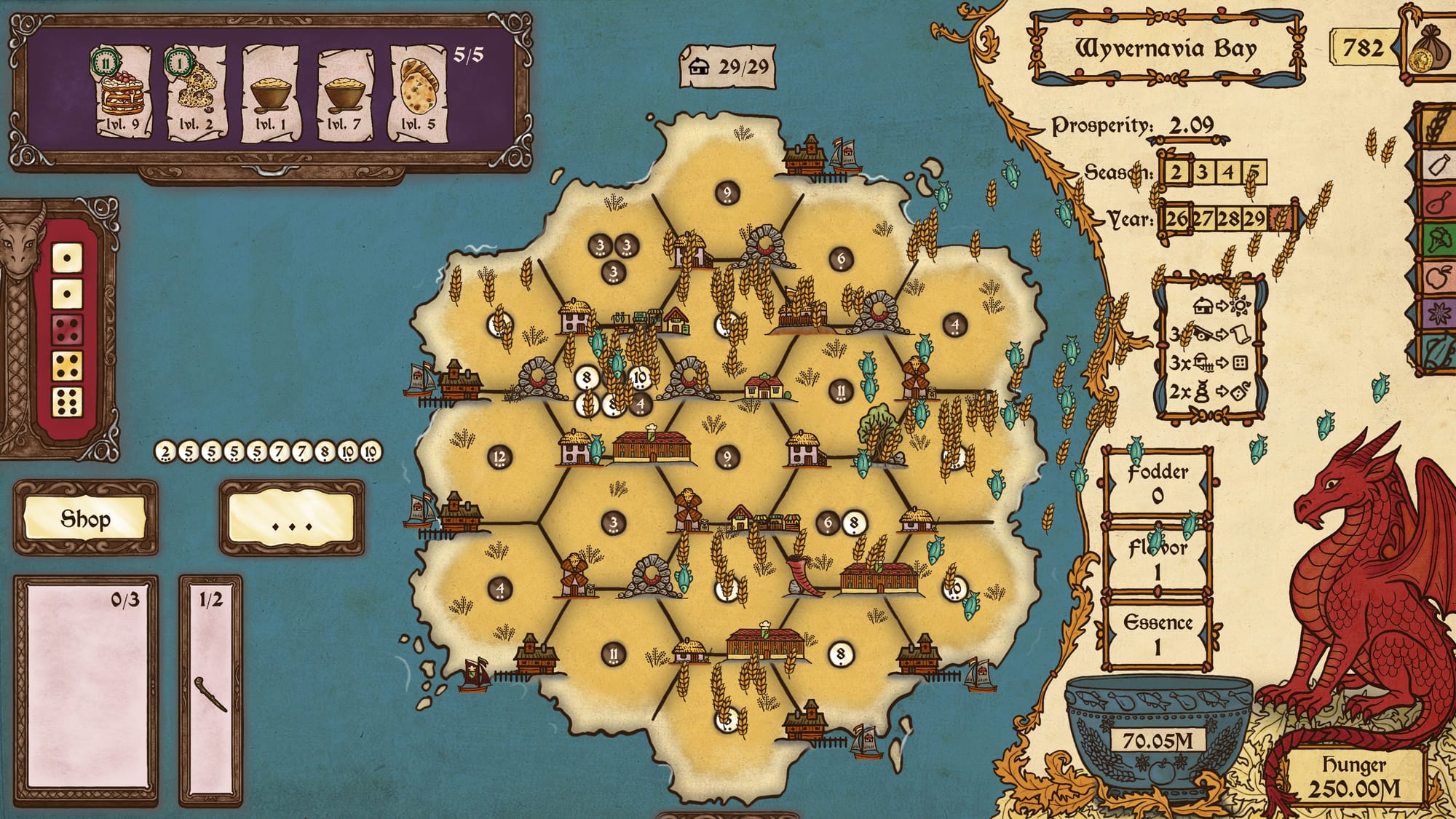Pick the level 7 porridge bowl card
This screenshot has height=819, width=1456.
345,92
